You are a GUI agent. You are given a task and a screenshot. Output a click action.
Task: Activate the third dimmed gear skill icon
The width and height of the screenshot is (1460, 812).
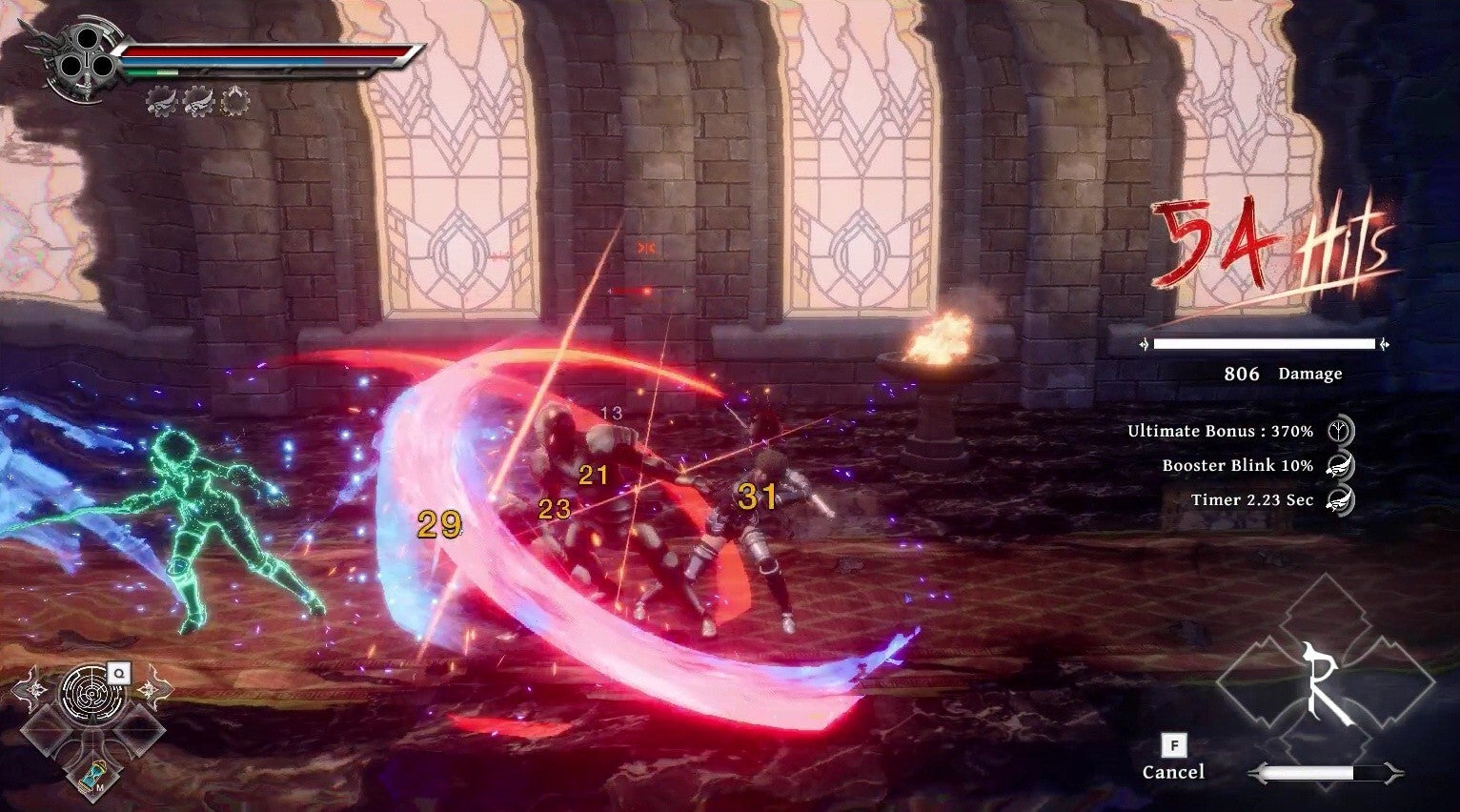(236, 101)
